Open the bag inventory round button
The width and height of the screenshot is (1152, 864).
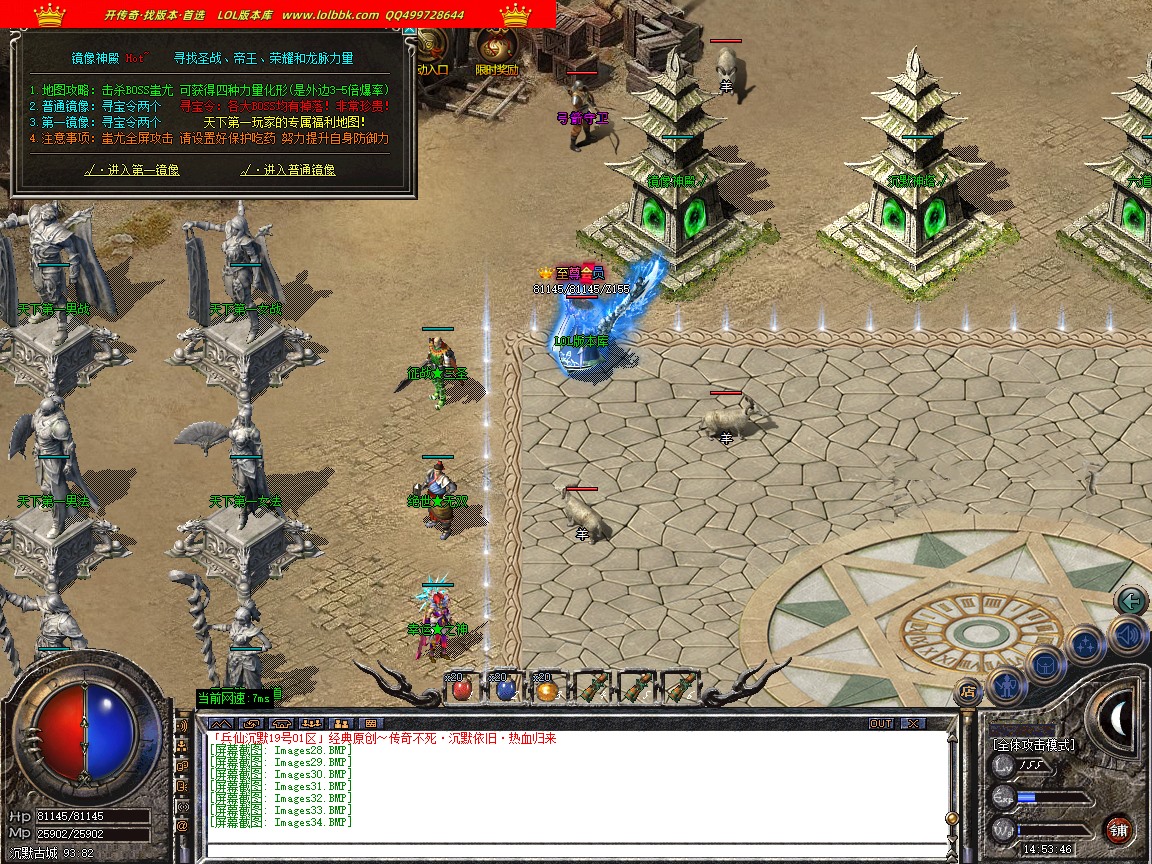[x=1044, y=665]
